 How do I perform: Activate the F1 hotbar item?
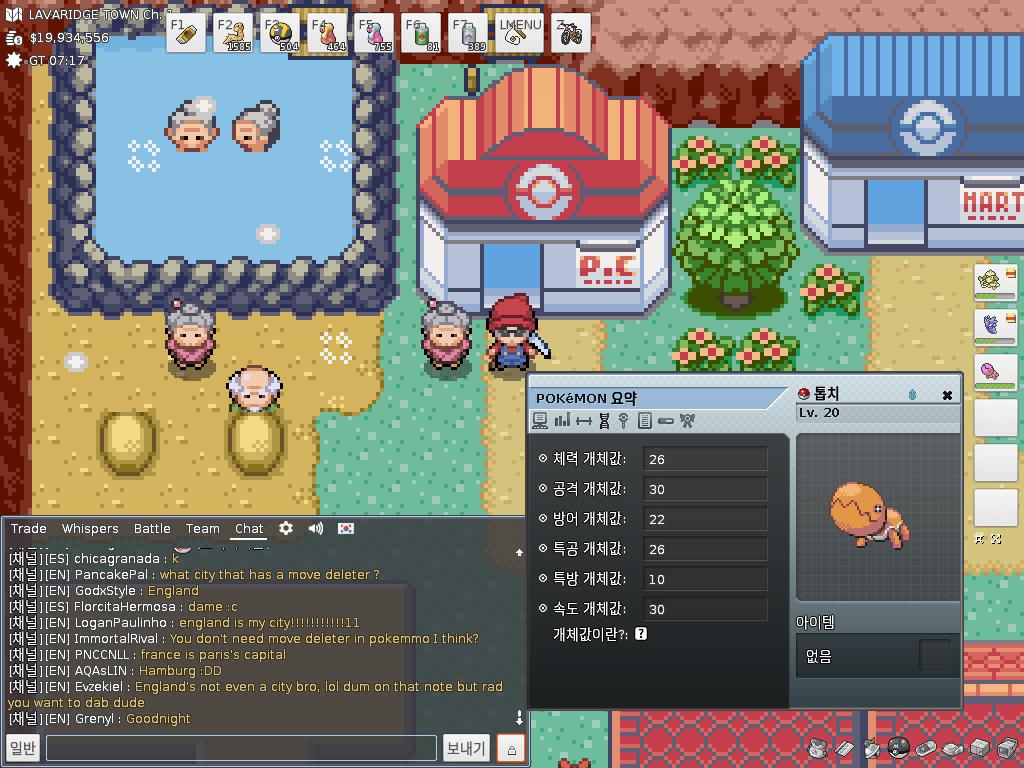coord(186,33)
